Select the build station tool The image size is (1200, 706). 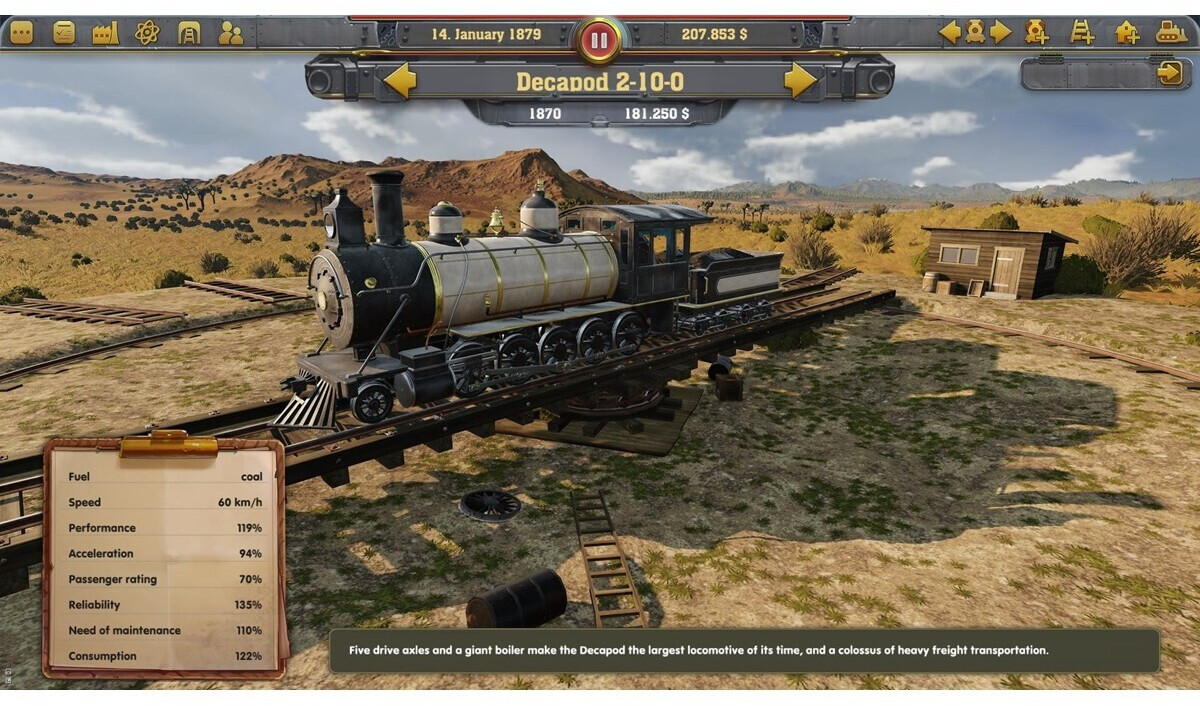pyautogui.click(x=1127, y=32)
